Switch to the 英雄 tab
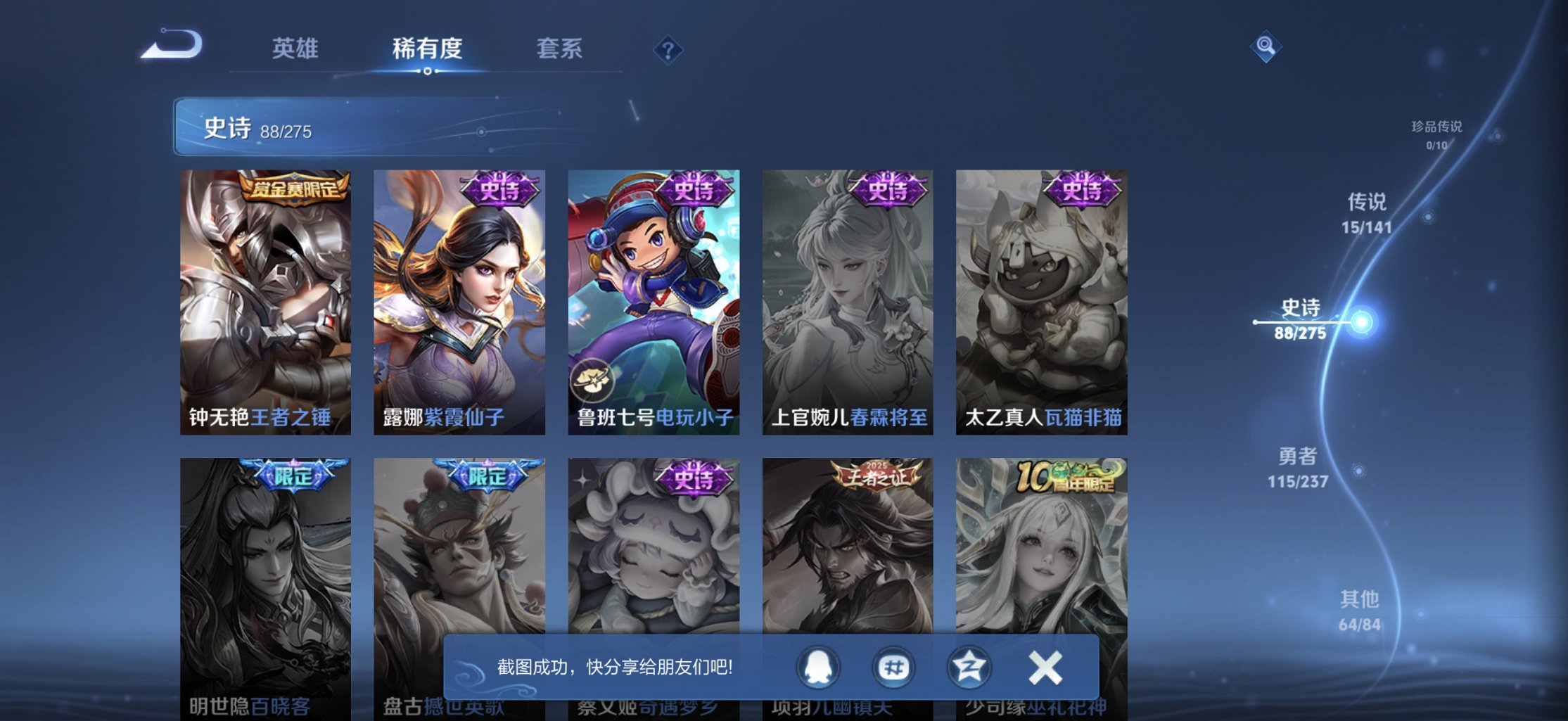Image resolution: width=1568 pixels, height=721 pixels. tap(295, 49)
